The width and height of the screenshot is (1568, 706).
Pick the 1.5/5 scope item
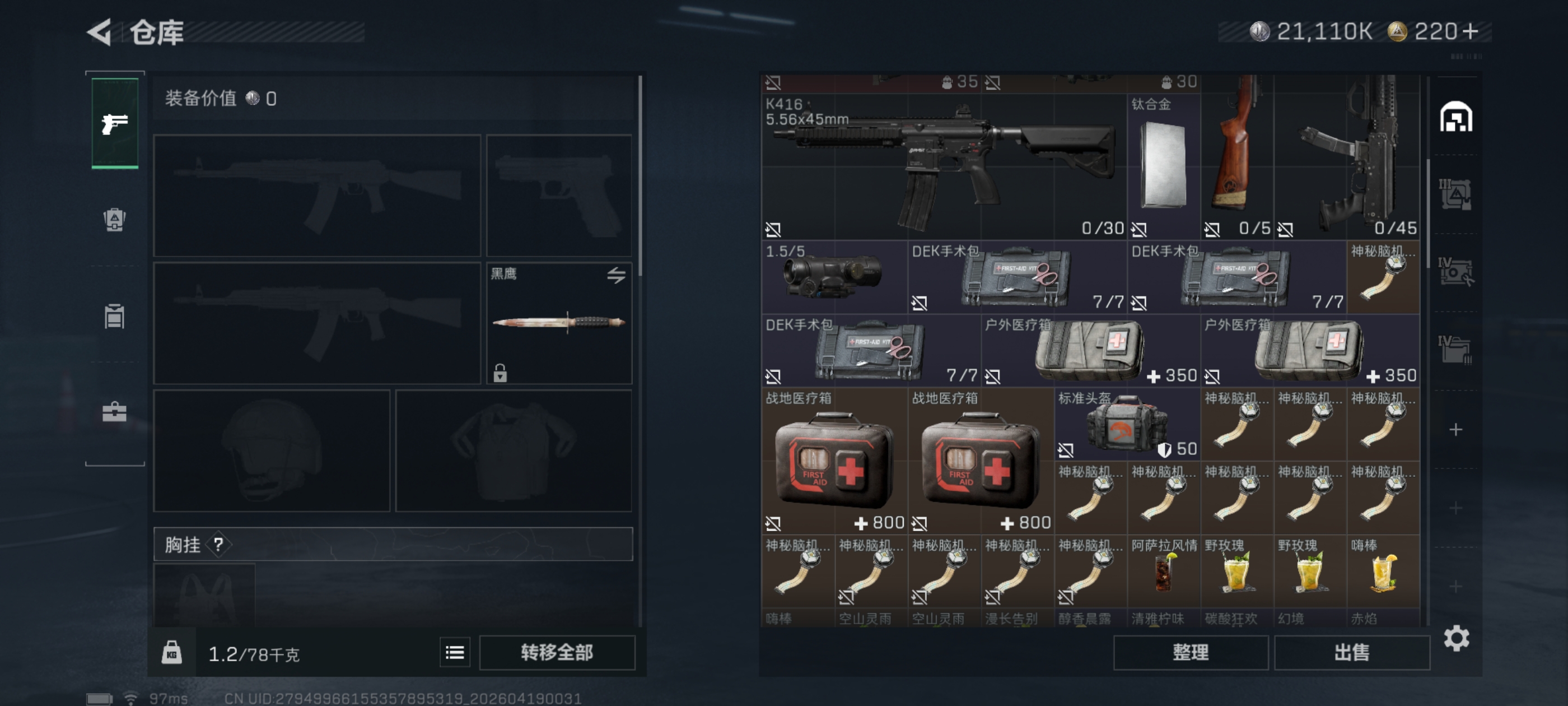click(833, 277)
